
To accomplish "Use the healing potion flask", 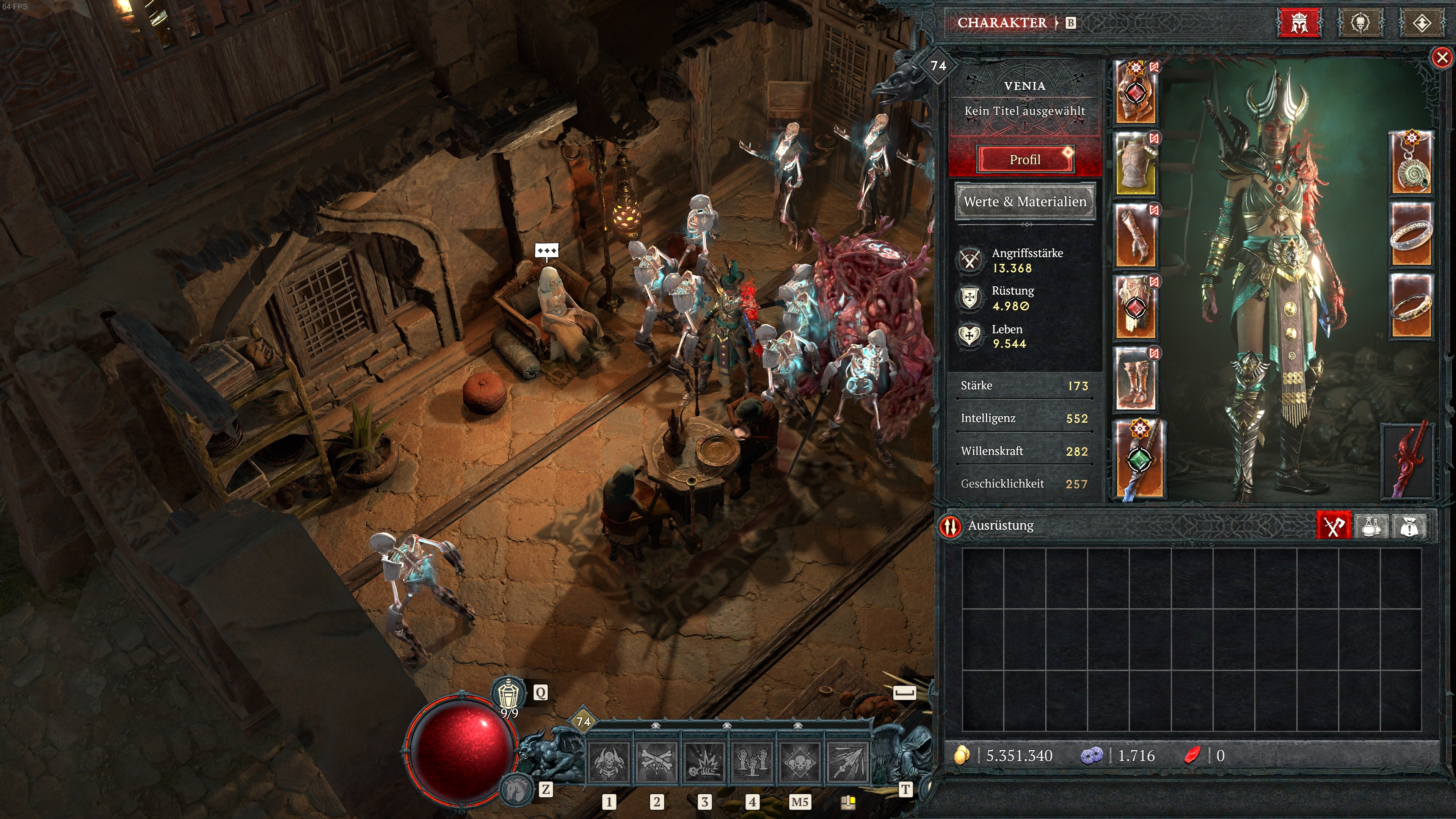I will 508,693.
